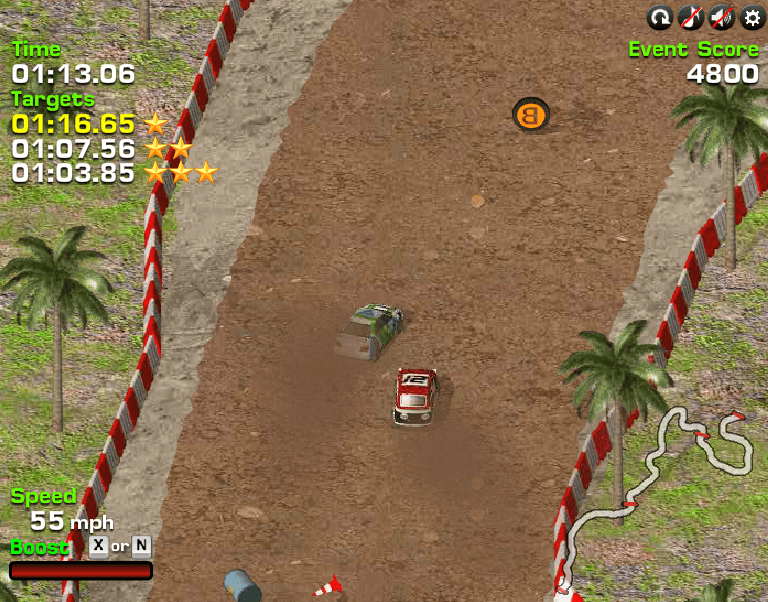Toggle the muted music note button
This screenshot has width=768, height=602.
click(690, 17)
